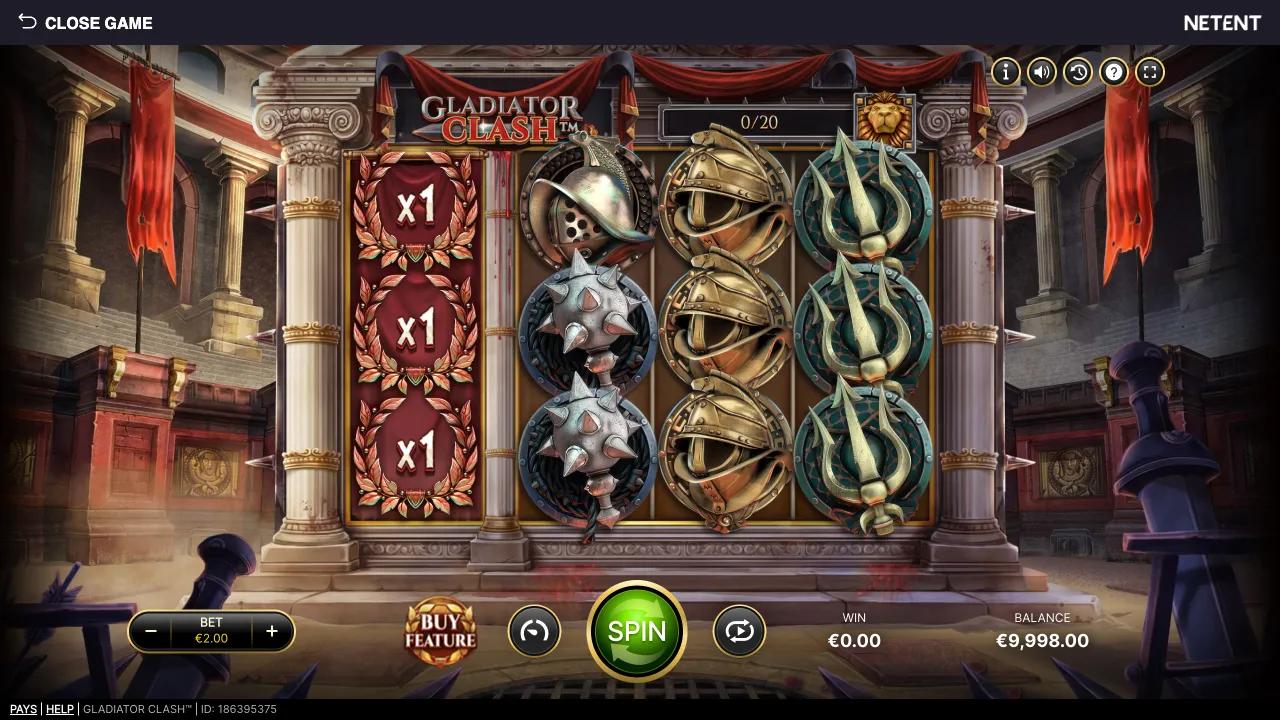The height and width of the screenshot is (720, 1280).
Task: Open the game information panel
Action: [x=1005, y=71]
